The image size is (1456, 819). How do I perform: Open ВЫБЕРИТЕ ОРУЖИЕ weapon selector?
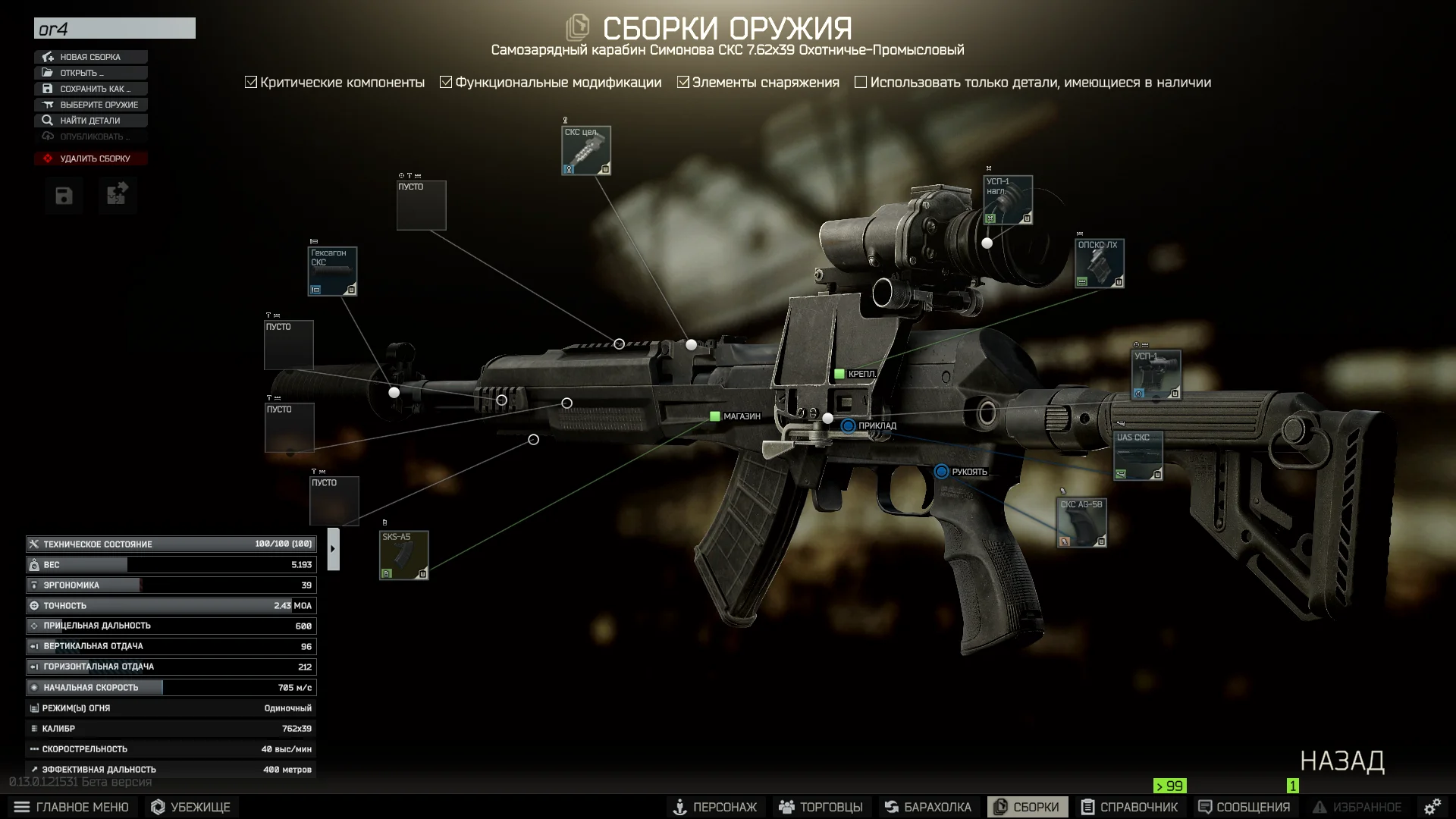(x=90, y=104)
